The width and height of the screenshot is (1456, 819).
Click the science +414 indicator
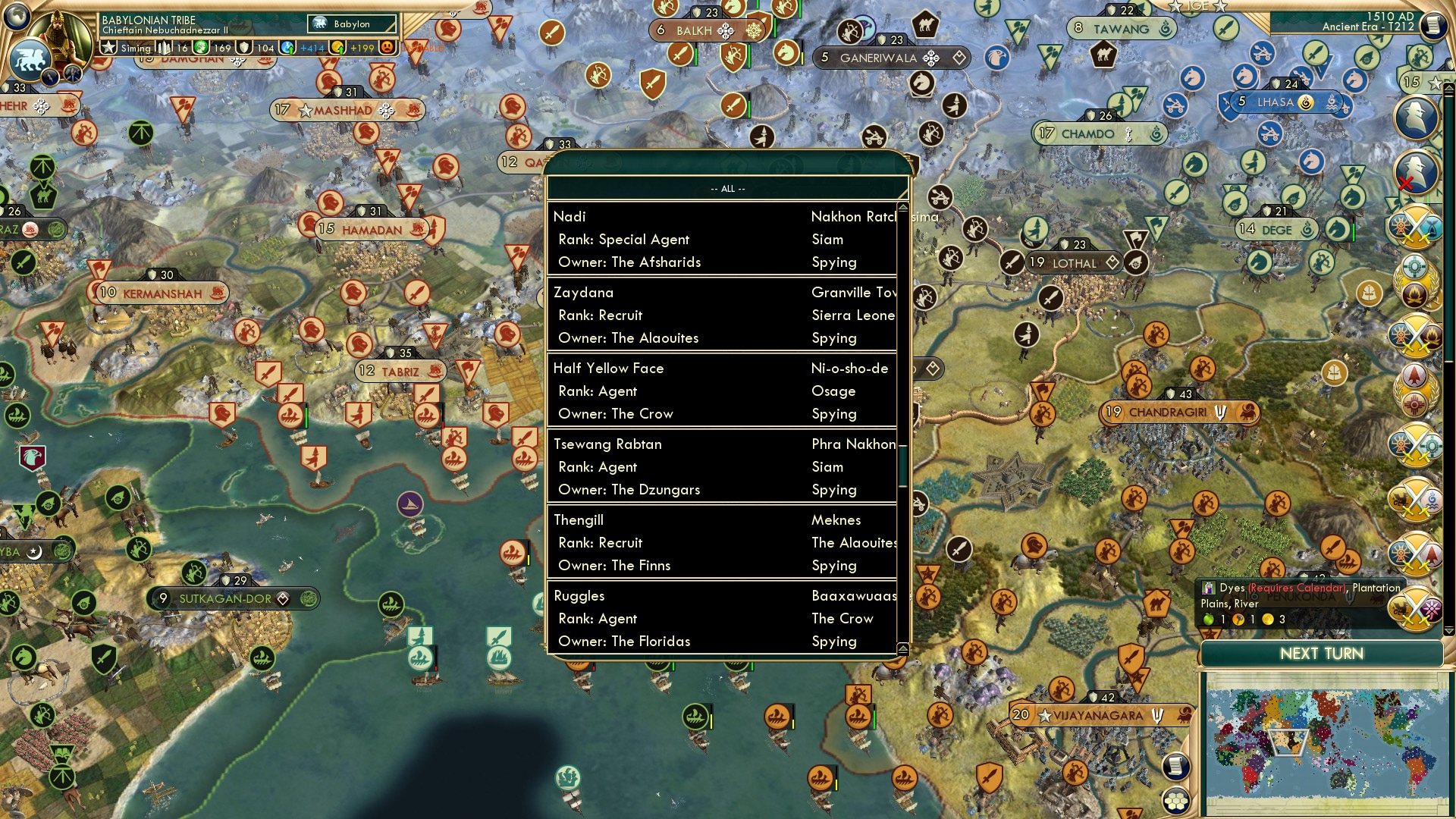pos(312,48)
